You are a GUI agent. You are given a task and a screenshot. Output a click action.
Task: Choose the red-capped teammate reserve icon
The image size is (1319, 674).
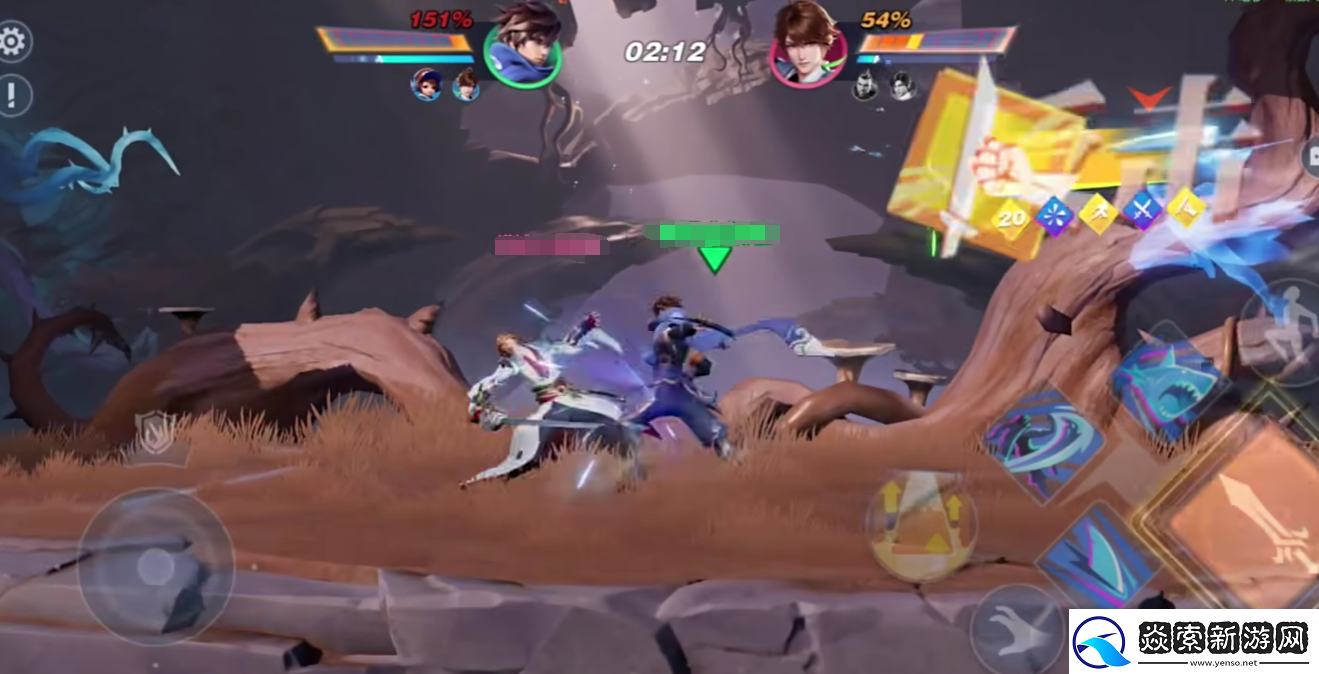tap(427, 85)
